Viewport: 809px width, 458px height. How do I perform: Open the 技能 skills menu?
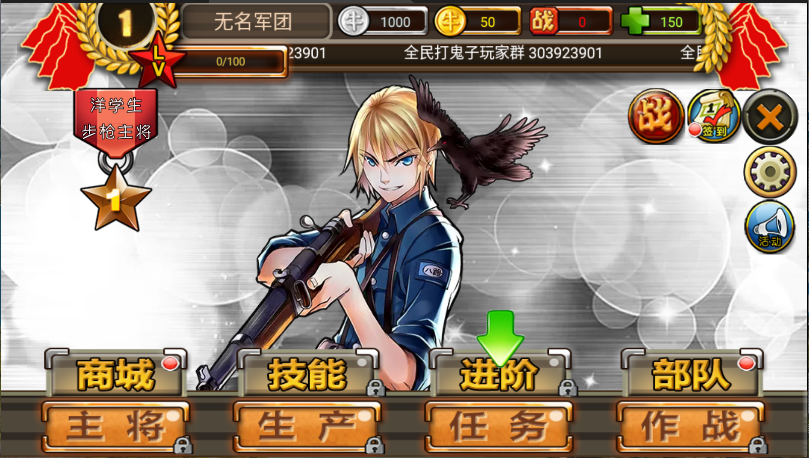click(x=307, y=375)
